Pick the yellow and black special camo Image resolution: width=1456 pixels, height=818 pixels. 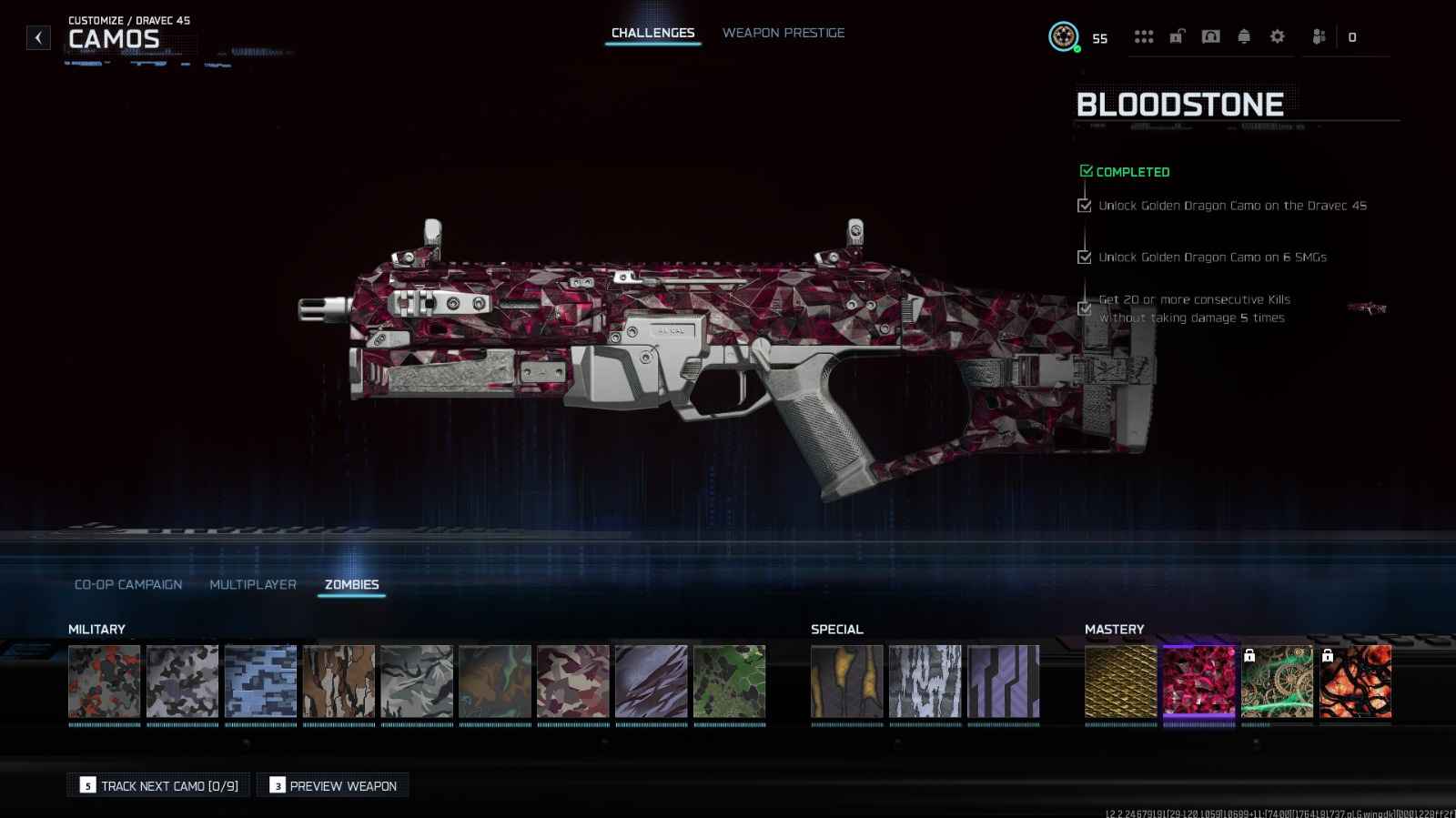pos(846,682)
